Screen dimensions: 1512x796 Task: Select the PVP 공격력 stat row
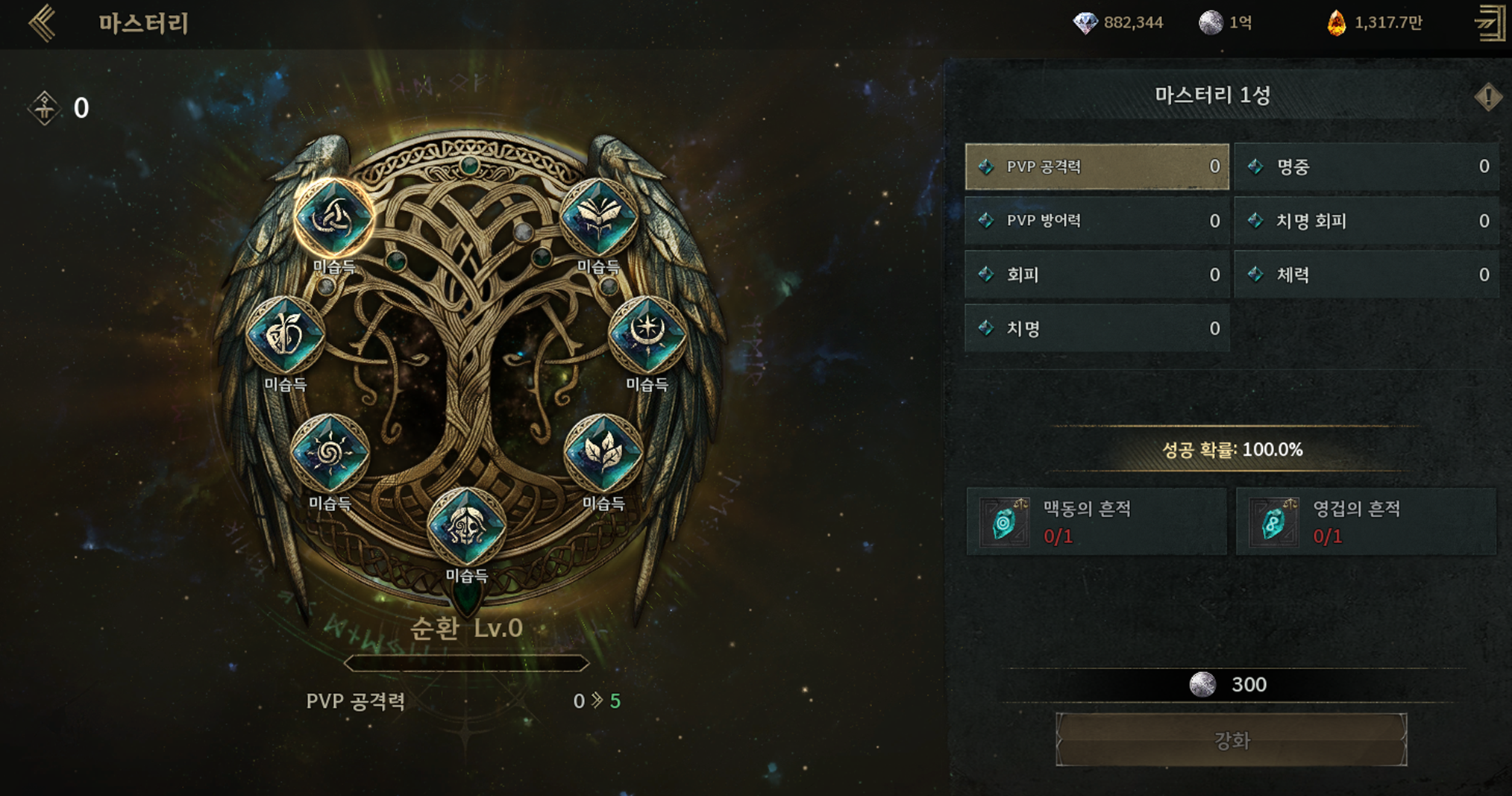tap(1097, 166)
